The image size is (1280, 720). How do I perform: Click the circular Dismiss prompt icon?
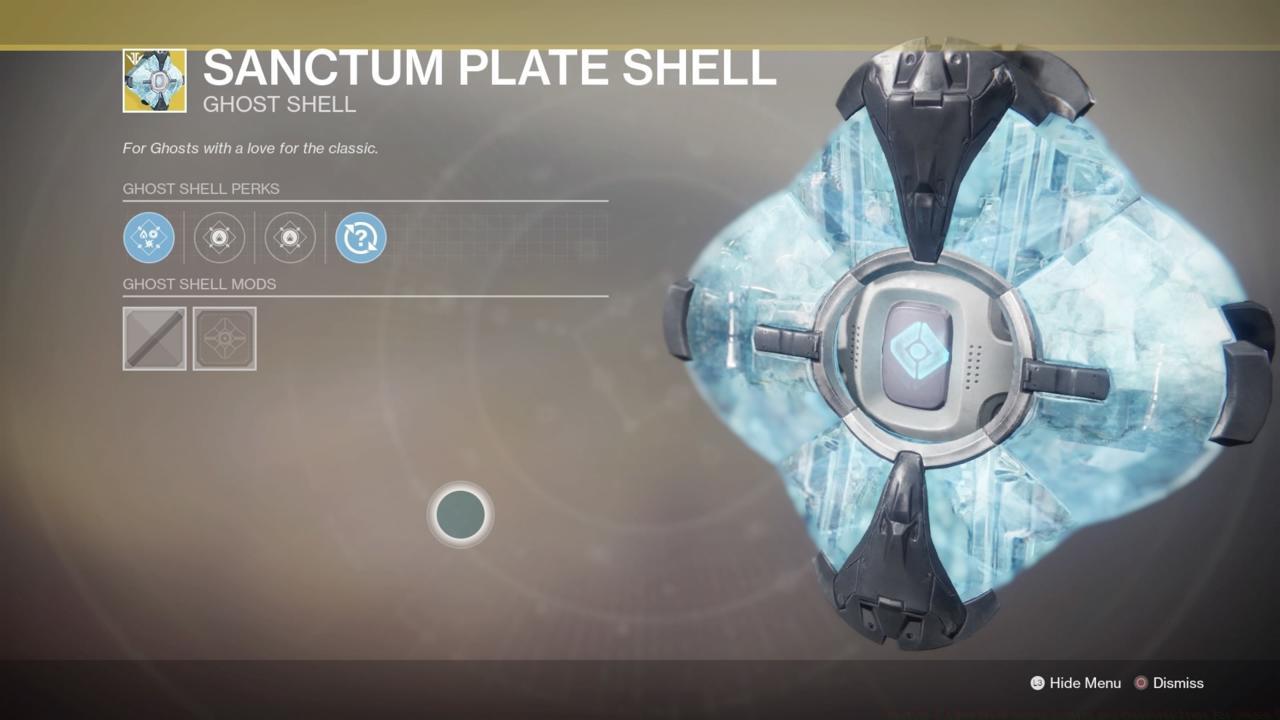(x=1140, y=683)
